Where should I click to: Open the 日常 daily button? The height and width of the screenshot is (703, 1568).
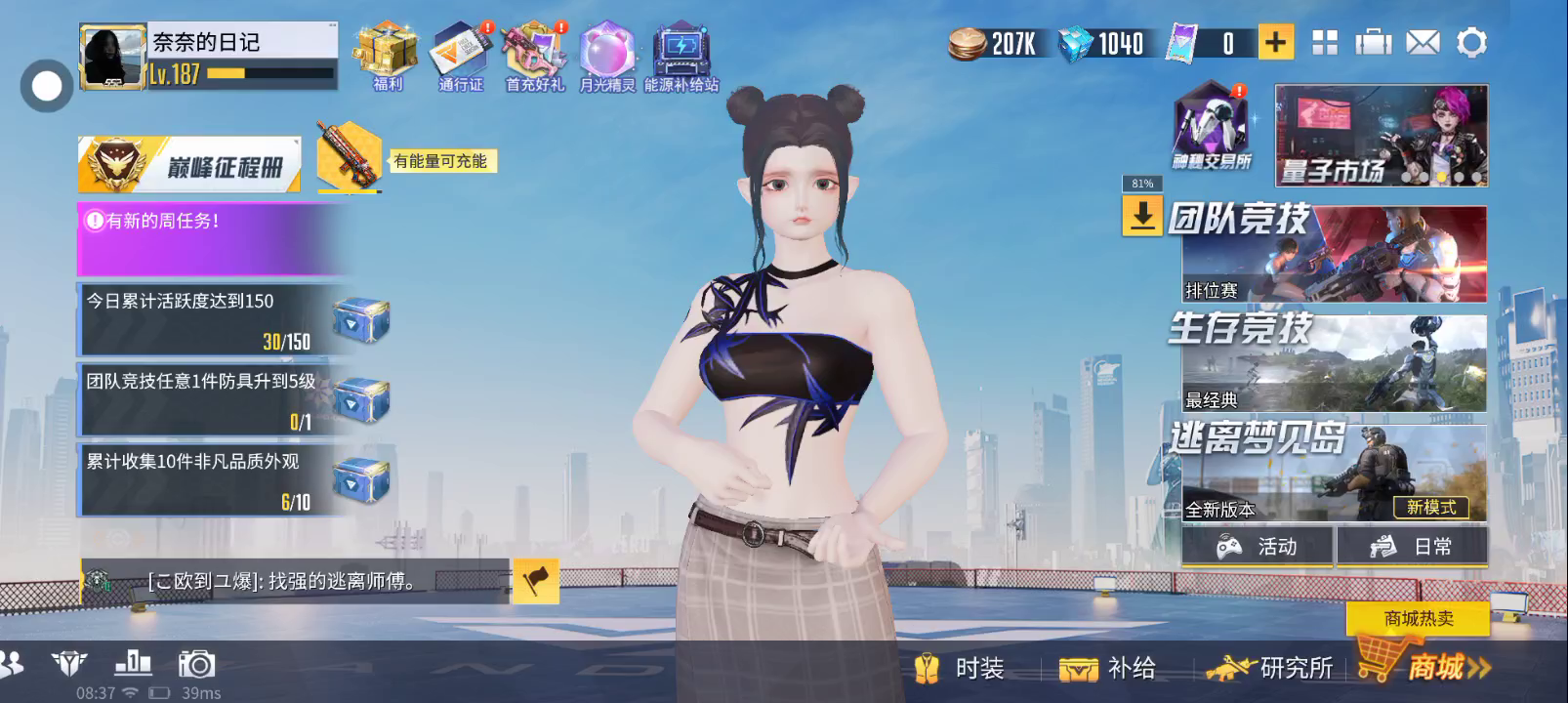pos(1412,547)
